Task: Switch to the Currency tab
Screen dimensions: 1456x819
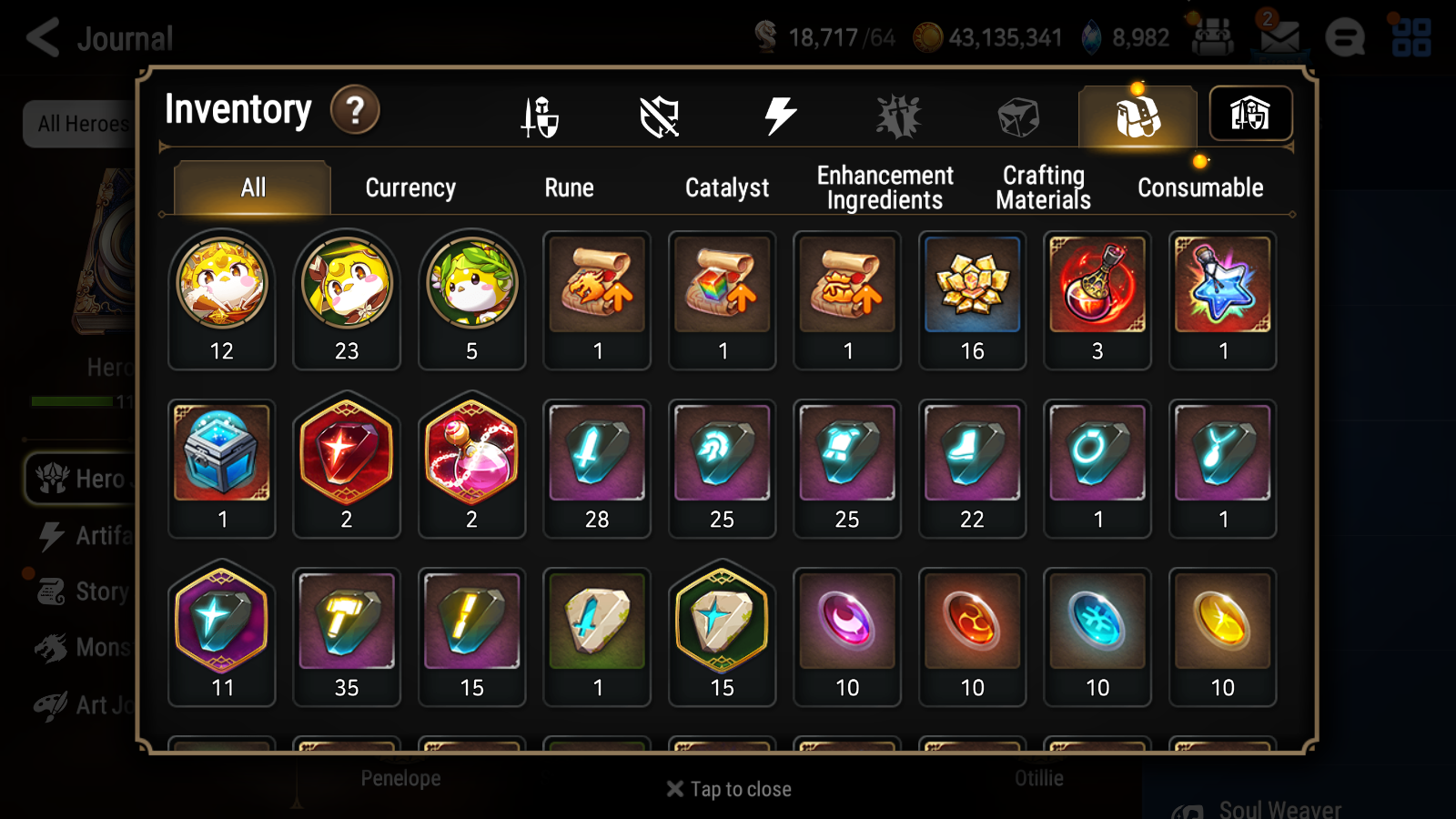Action: 410,188
